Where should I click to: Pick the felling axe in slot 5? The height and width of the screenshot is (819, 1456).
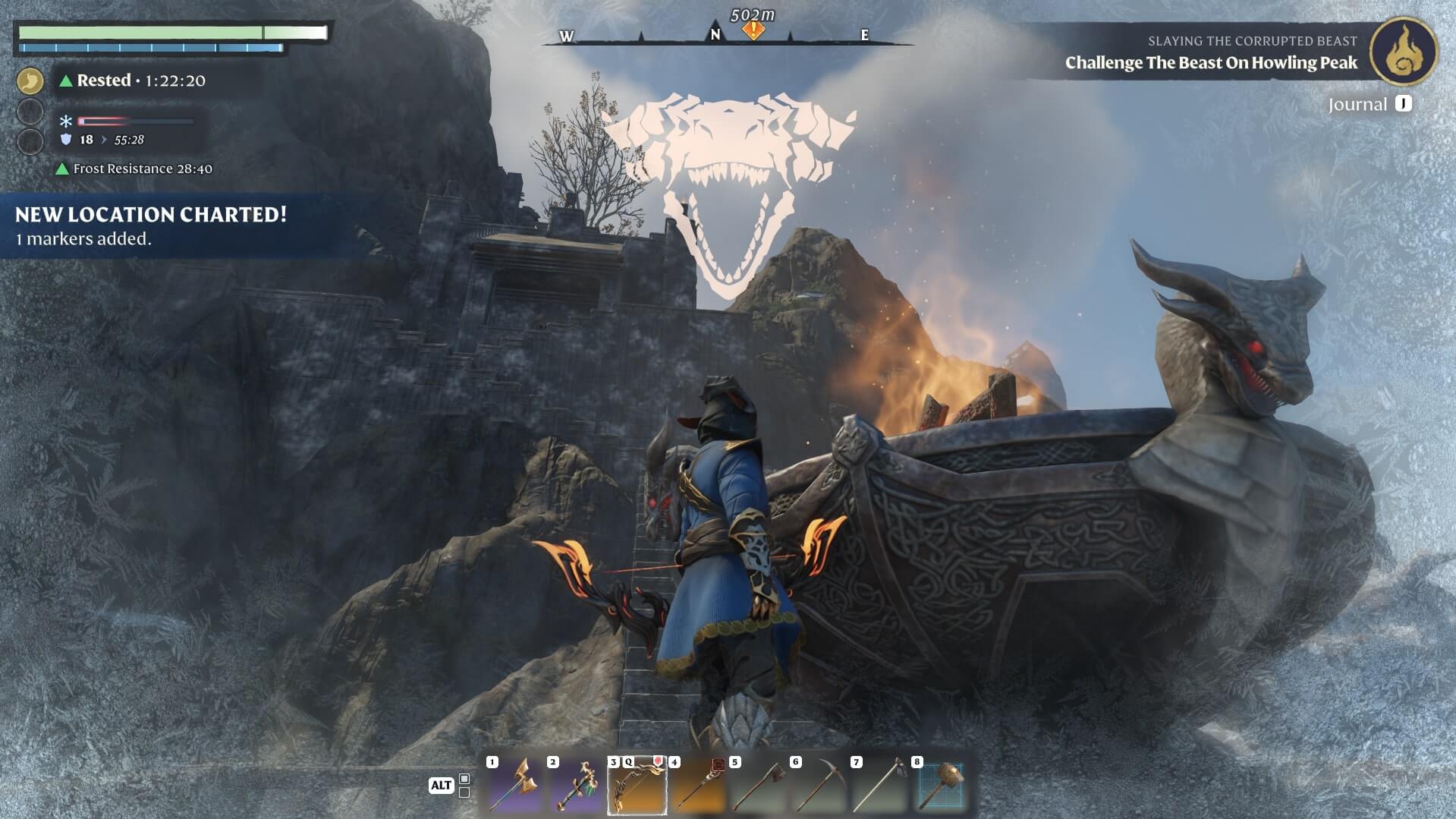click(759, 786)
